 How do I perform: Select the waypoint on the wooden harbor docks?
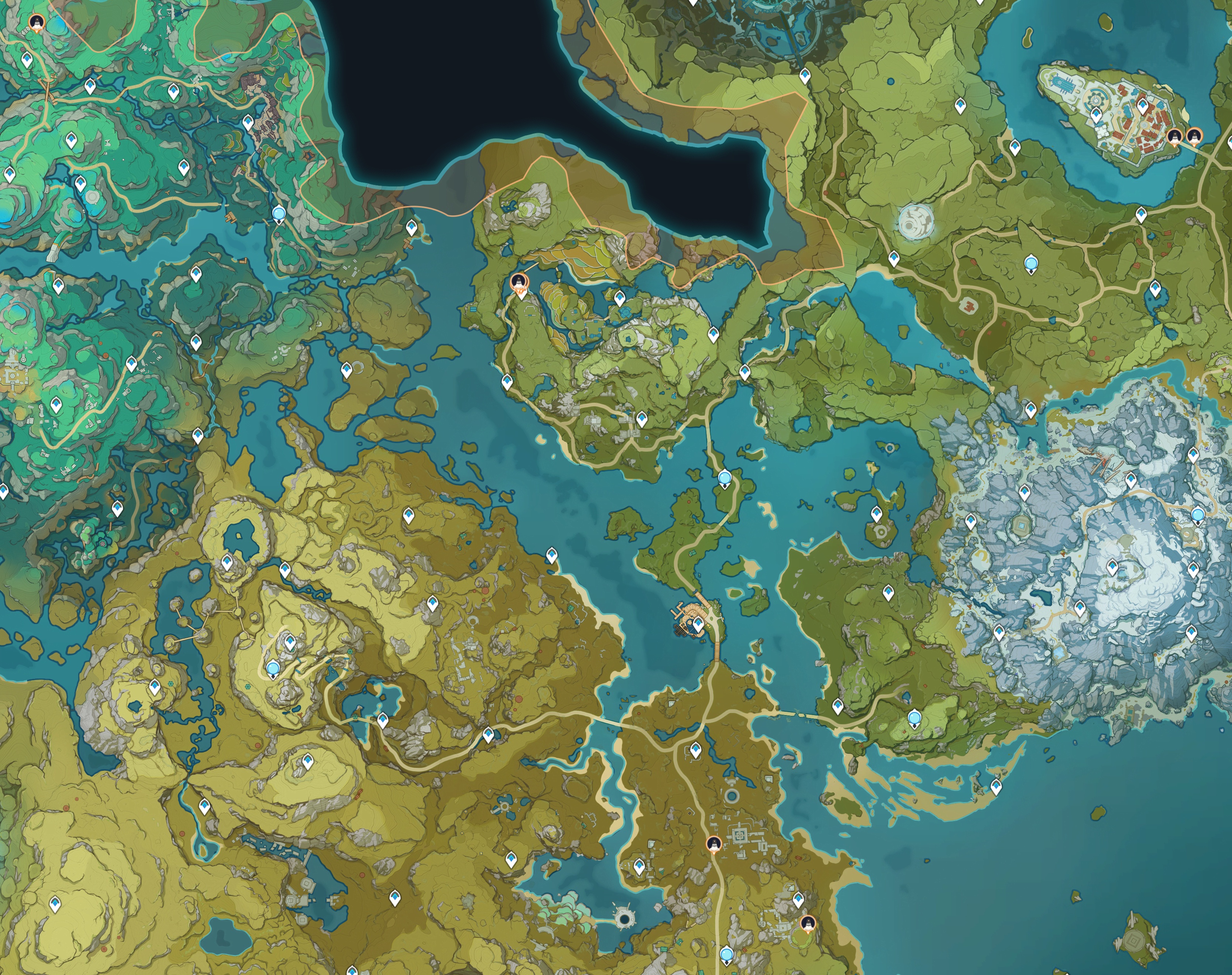coord(698,624)
